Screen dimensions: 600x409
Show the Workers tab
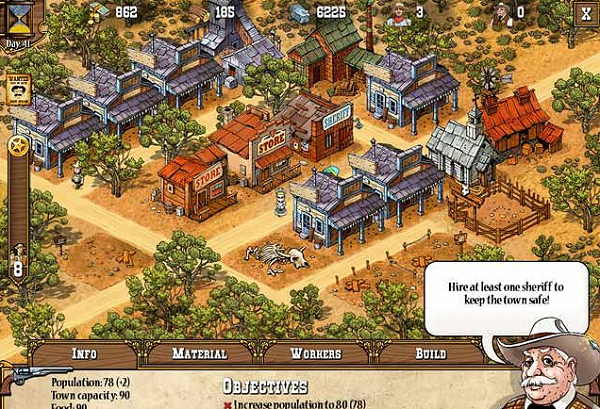click(x=315, y=354)
